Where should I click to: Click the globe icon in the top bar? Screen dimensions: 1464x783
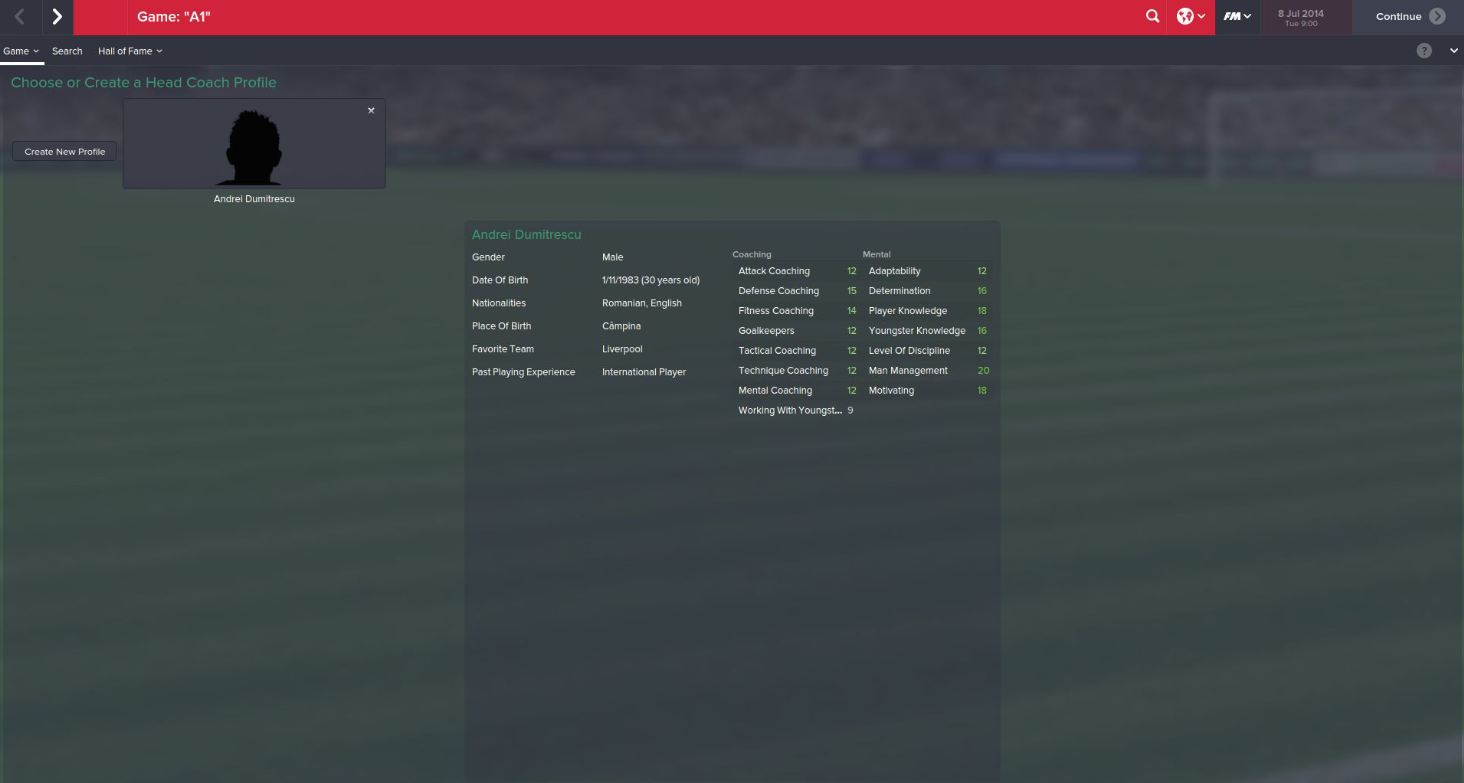point(1185,16)
